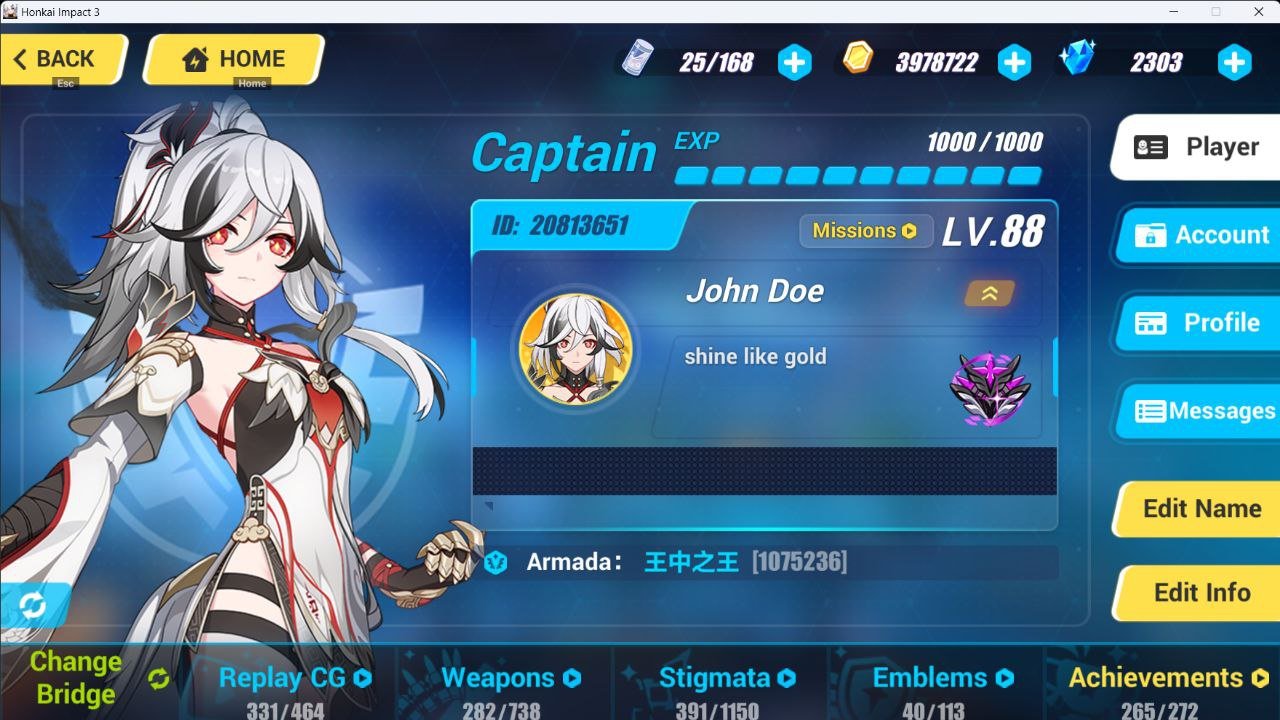This screenshot has height=720, width=1280.
Task: Buy crystals with the plus button
Action: pos(1234,63)
